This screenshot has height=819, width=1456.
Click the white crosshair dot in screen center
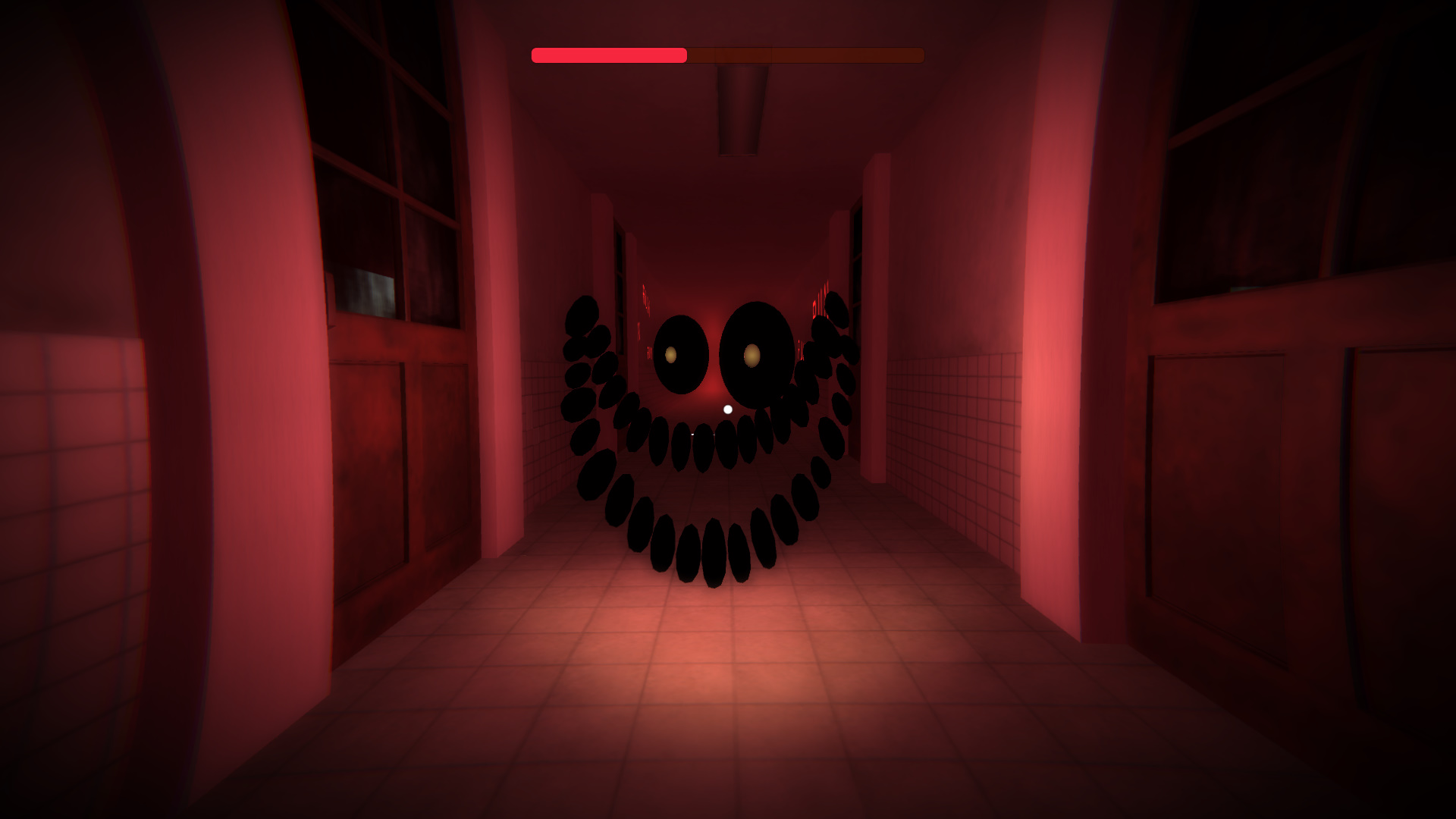[726, 407]
